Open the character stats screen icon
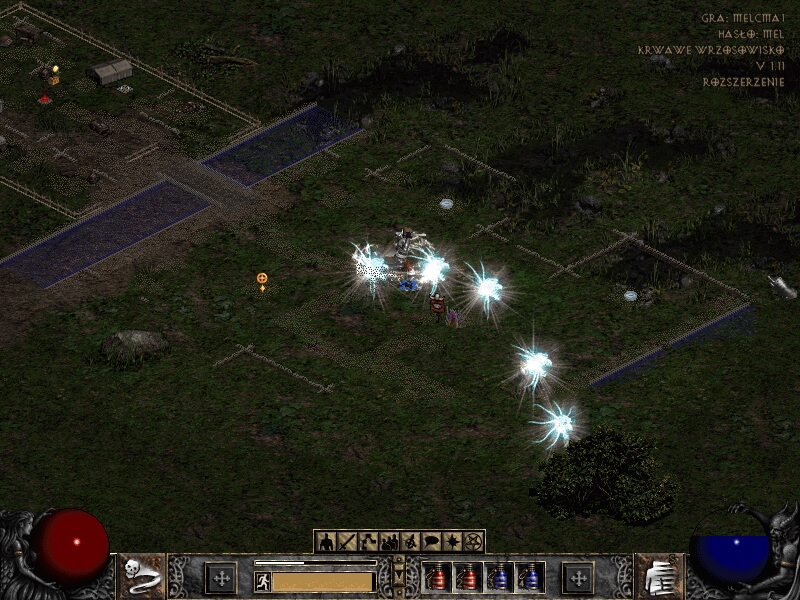This screenshot has height=600, width=800. 326,542
